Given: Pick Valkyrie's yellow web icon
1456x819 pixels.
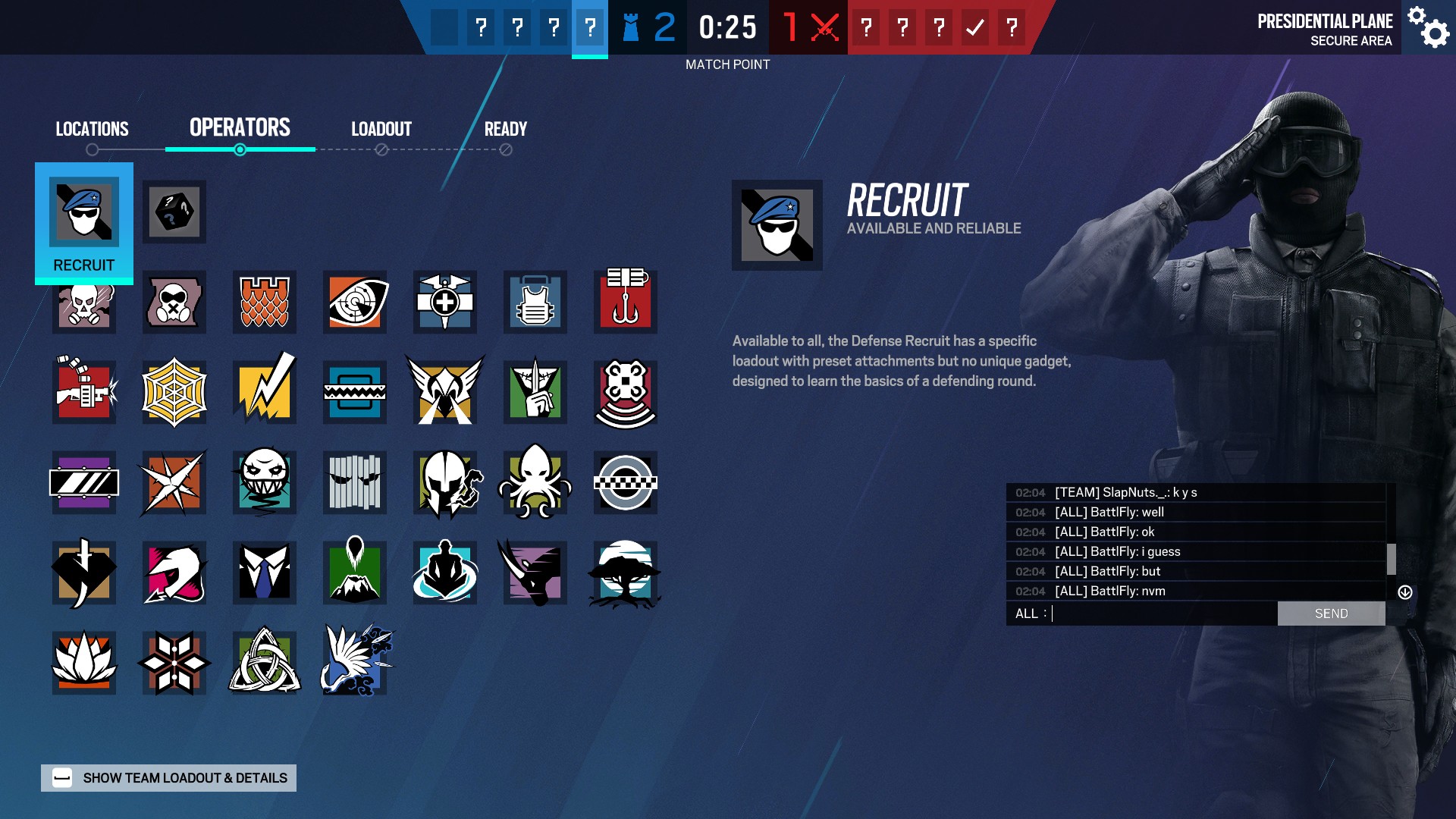Looking at the screenshot, I should click(x=174, y=392).
